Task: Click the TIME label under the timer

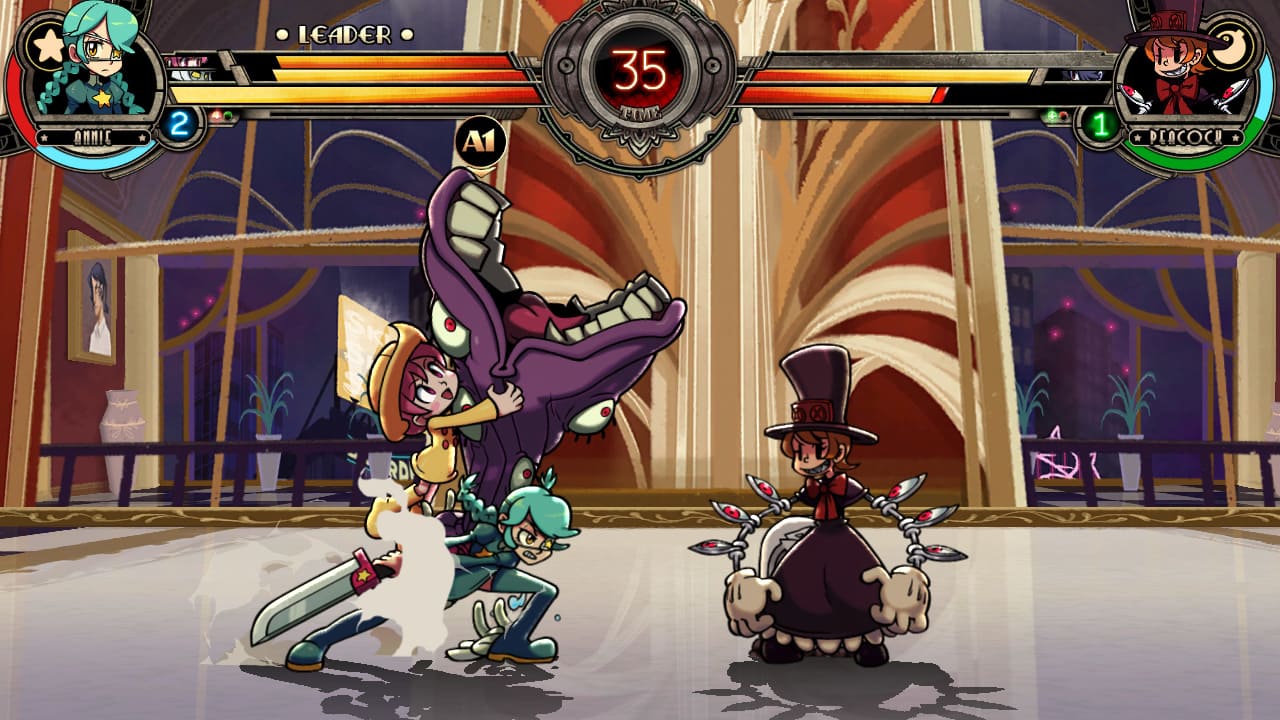Action: 640,113
